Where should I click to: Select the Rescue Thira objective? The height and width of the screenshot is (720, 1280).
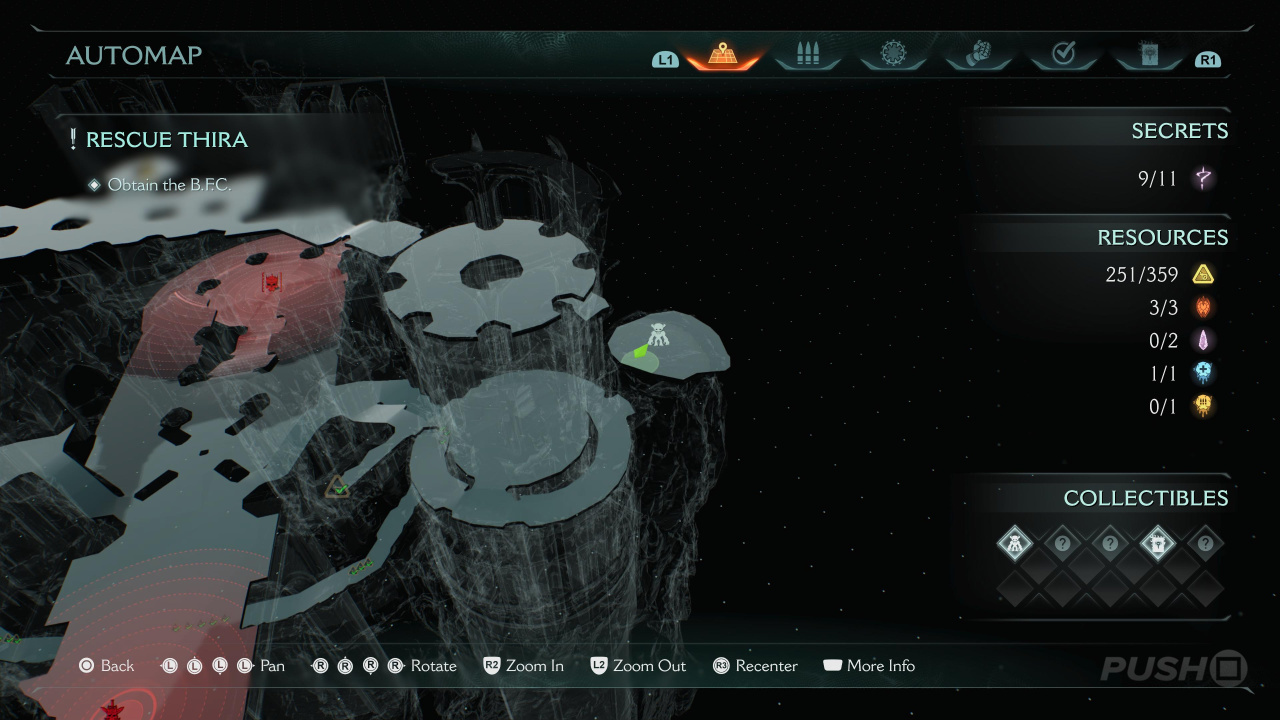166,140
